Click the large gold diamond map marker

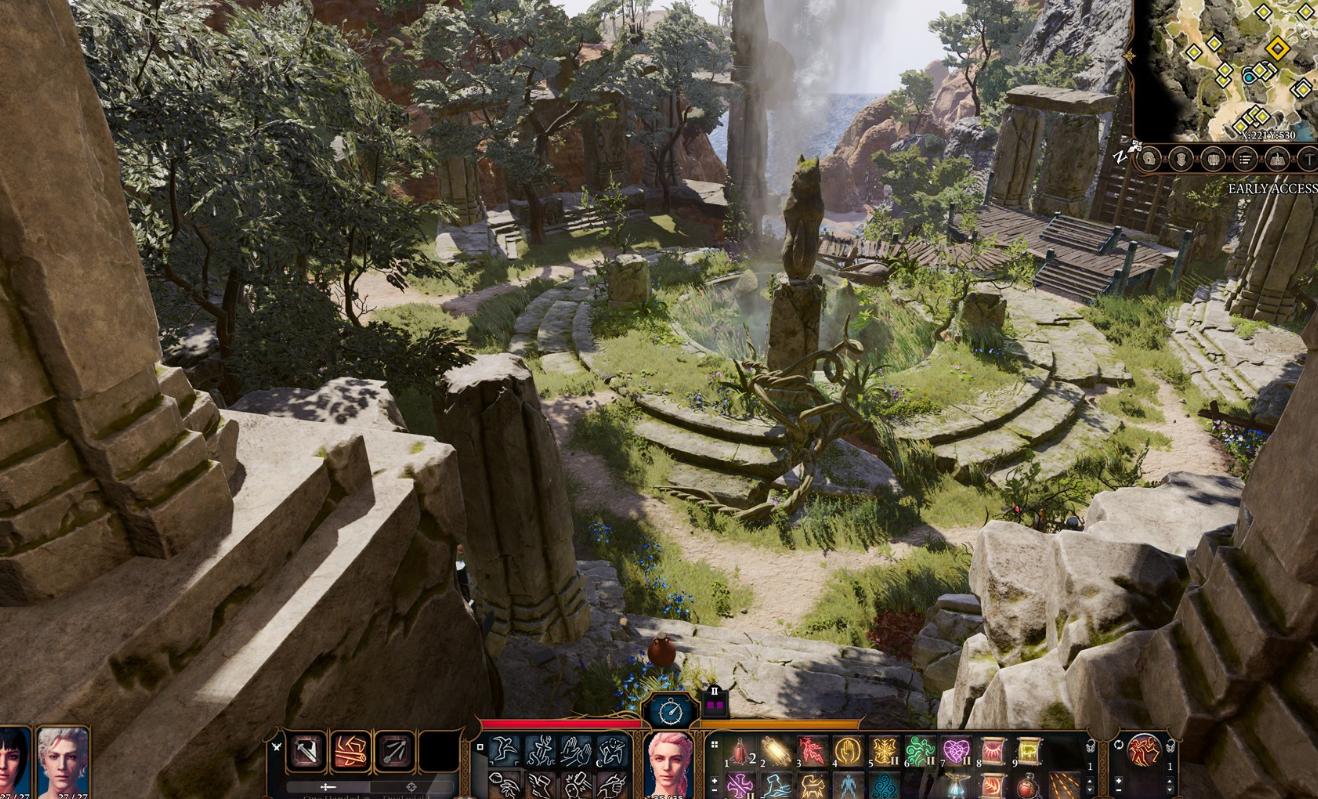pos(1277,47)
